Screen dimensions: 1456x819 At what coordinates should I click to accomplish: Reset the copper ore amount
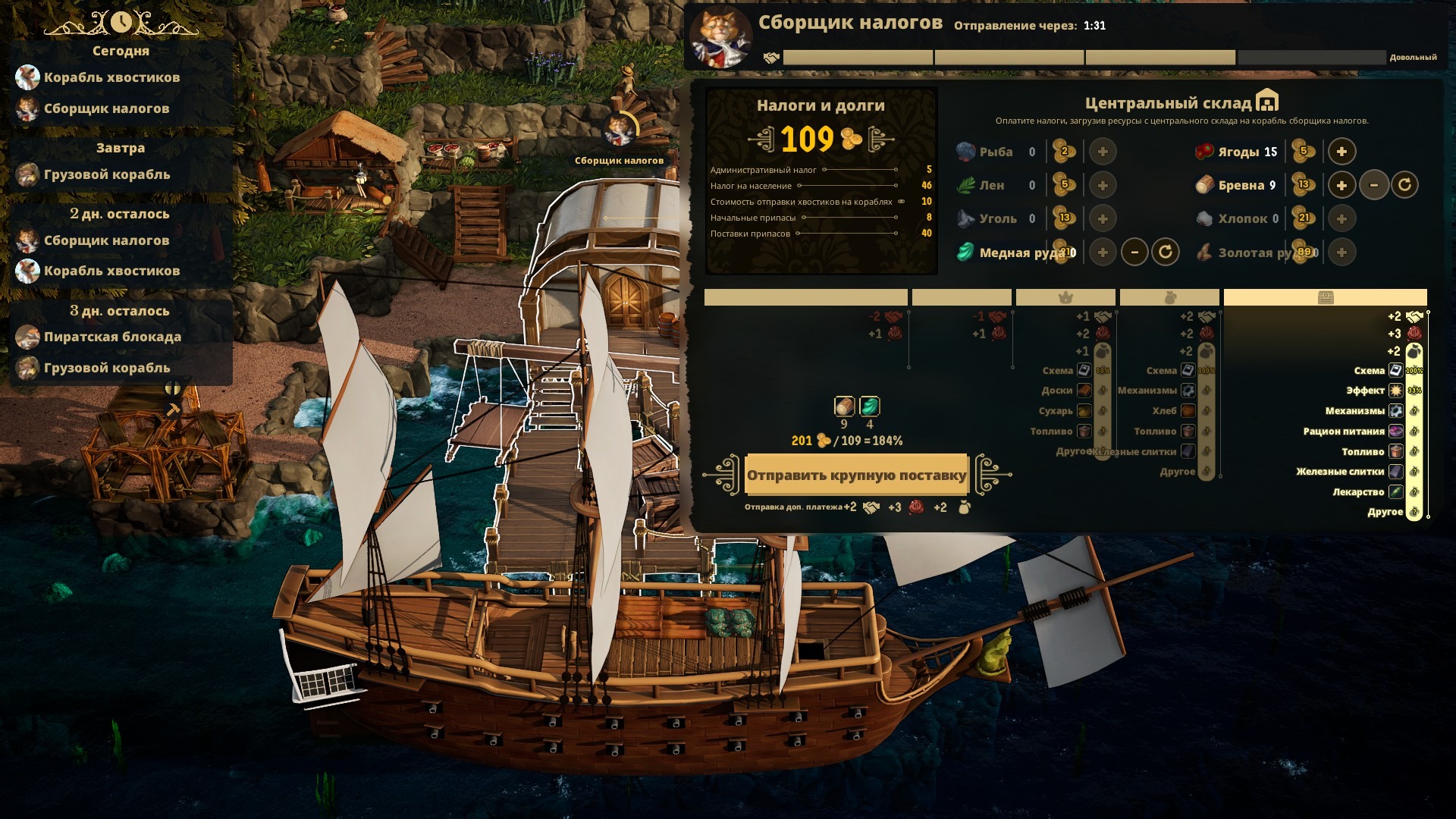point(1166,252)
